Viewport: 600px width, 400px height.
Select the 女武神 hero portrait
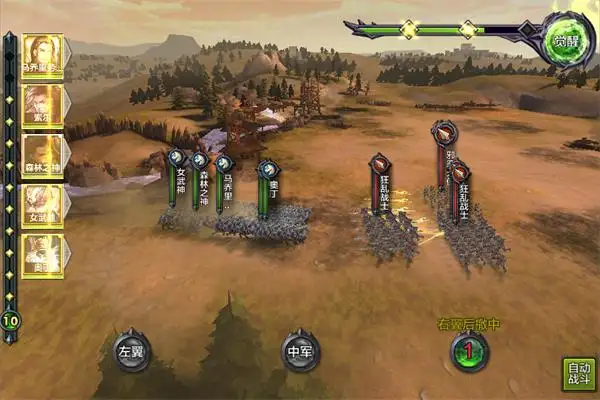pyautogui.click(x=43, y=206)
